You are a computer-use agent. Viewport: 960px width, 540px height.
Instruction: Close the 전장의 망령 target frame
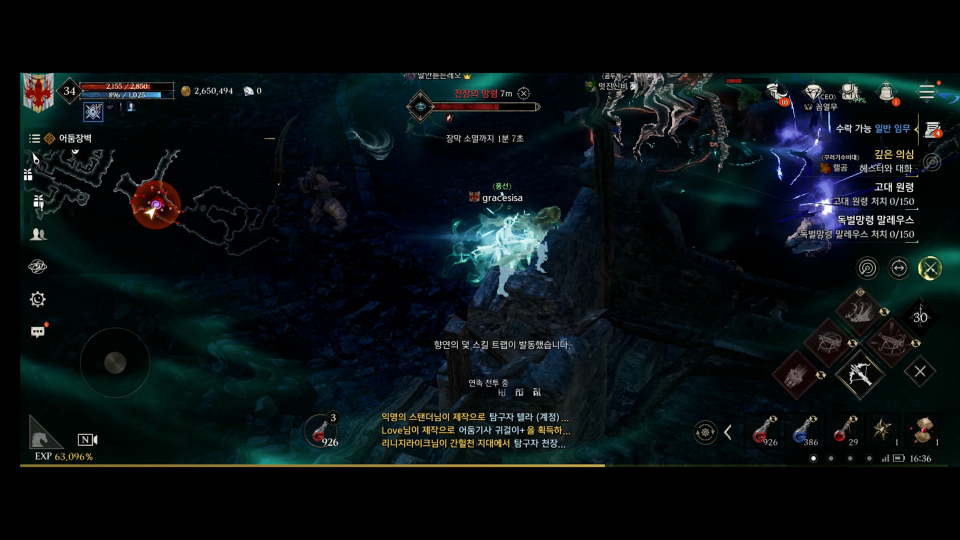[523, 93]
